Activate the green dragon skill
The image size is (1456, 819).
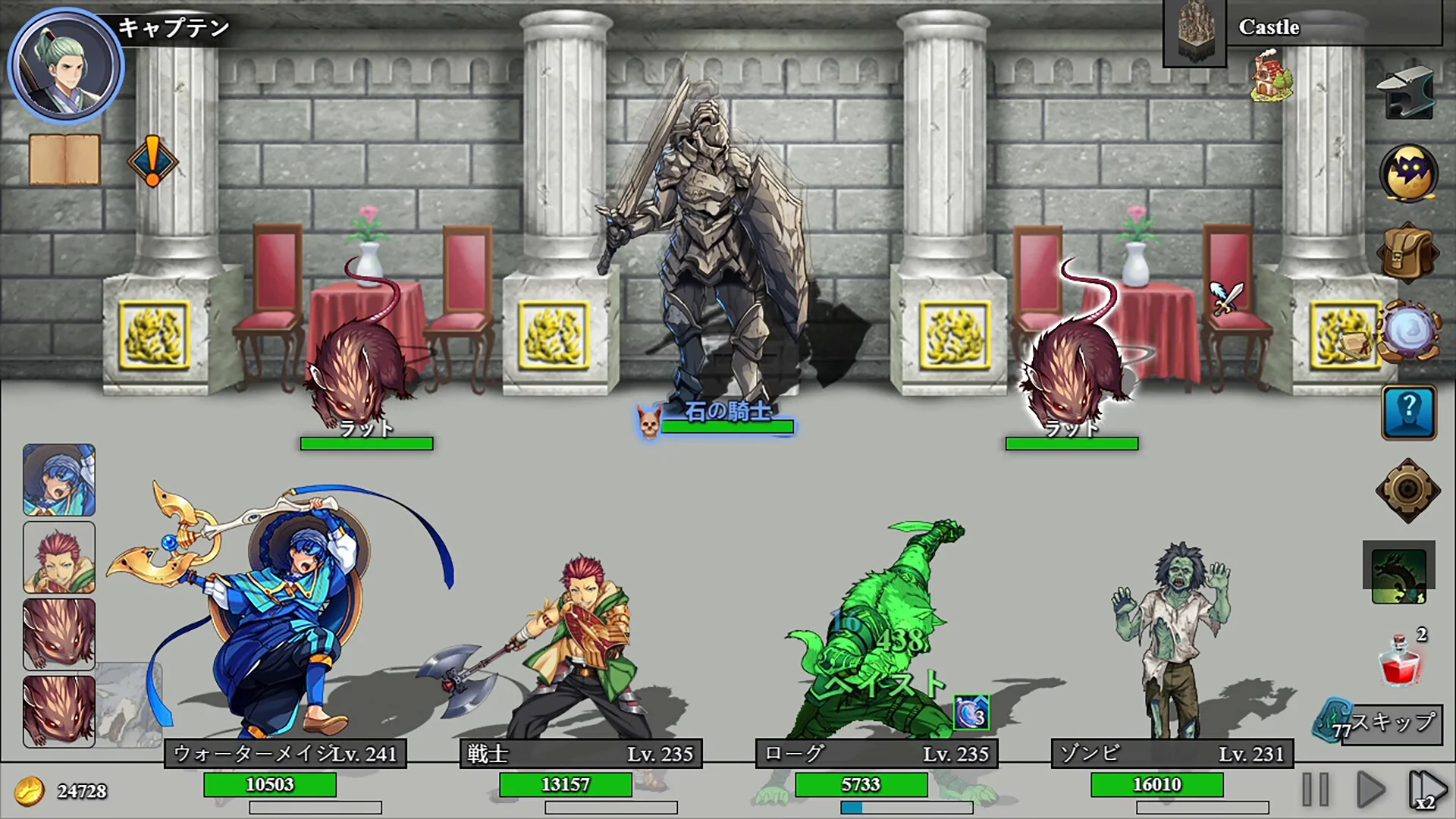coord(1398,573)
